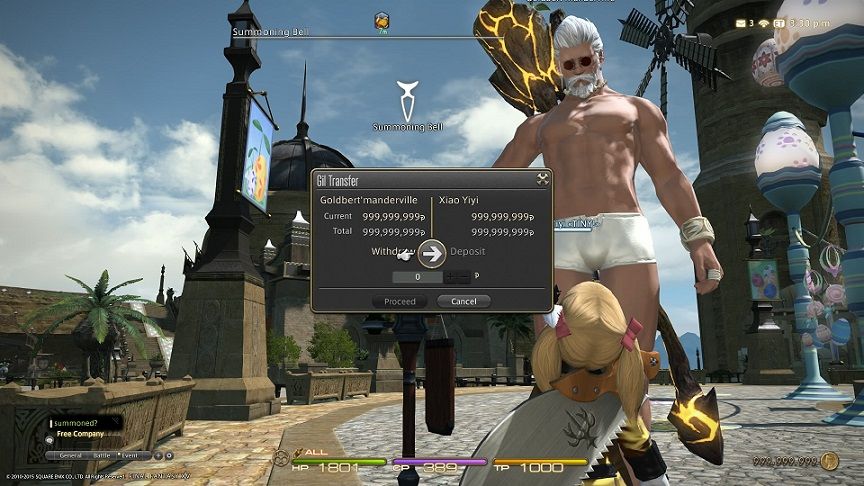Toggle the withdraw/deposit arrow button
864x486 pixels.
pyautogui.click(x=432, y=253)
